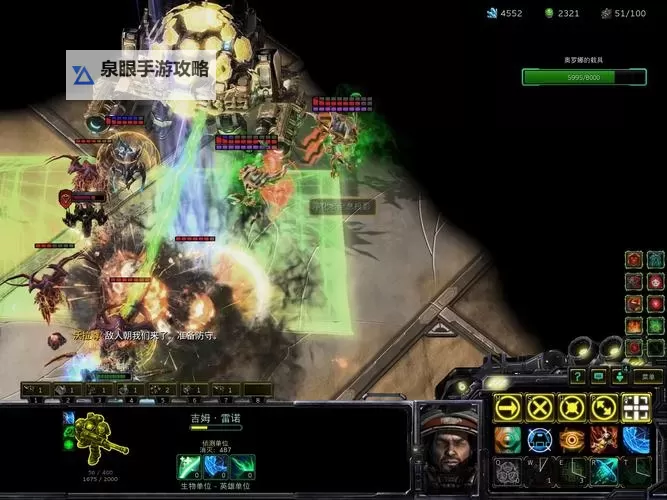Screen dimensions: 667x500
Task: Choose the Patrol command icon
Action: tap(604, 407)
